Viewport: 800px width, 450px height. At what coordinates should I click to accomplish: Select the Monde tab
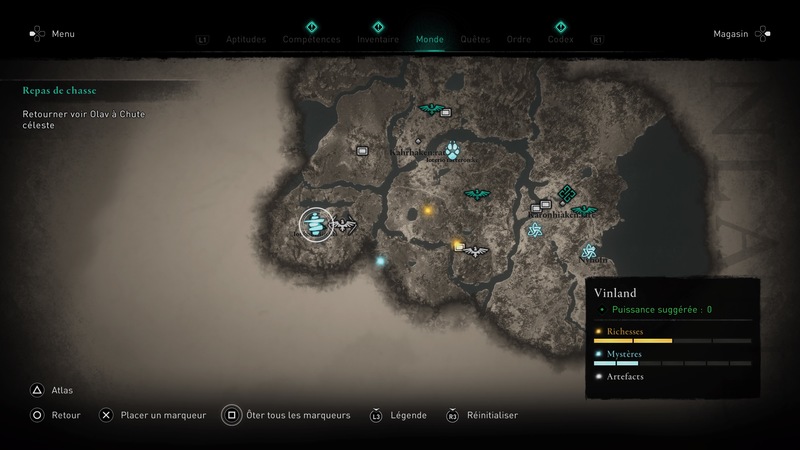[430, 40]
